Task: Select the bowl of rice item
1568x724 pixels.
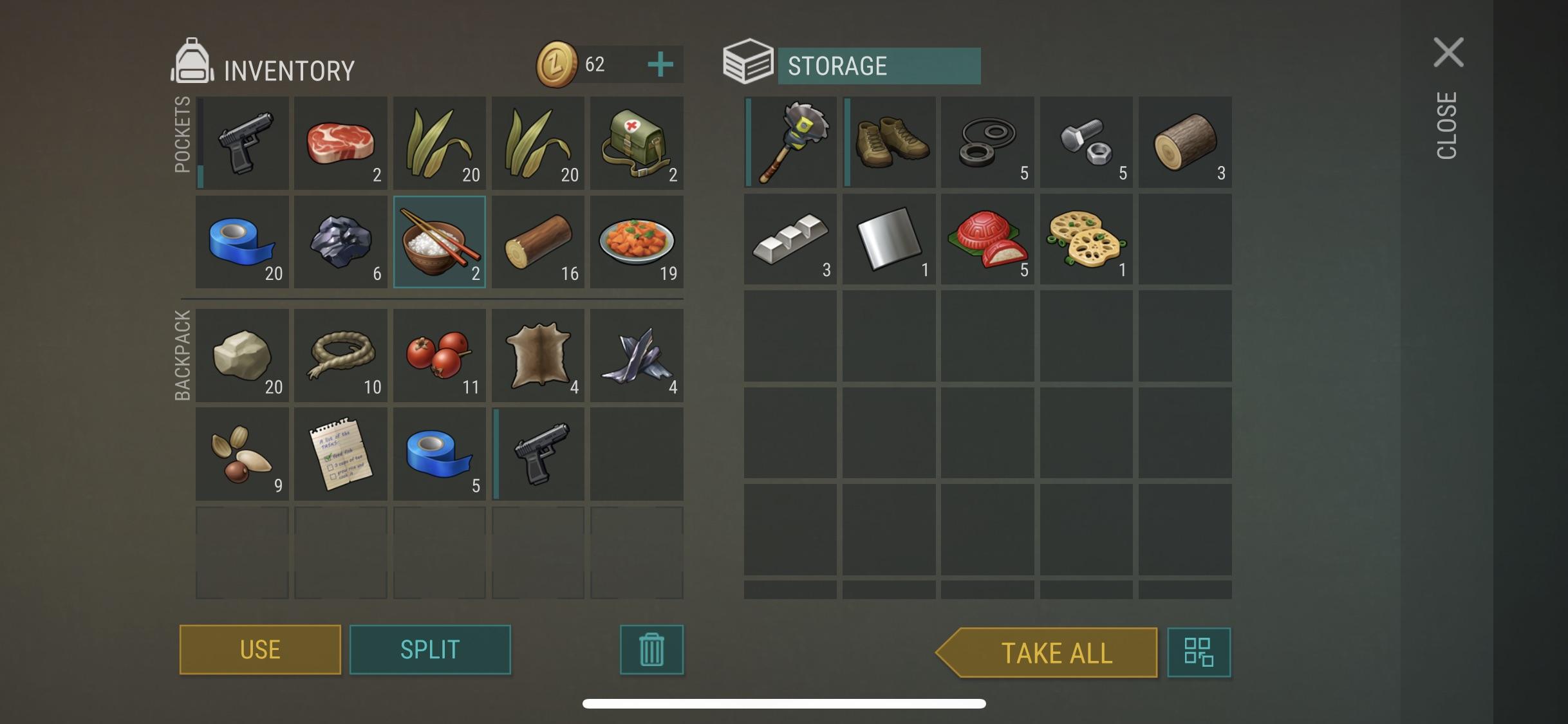Action: 440,241
